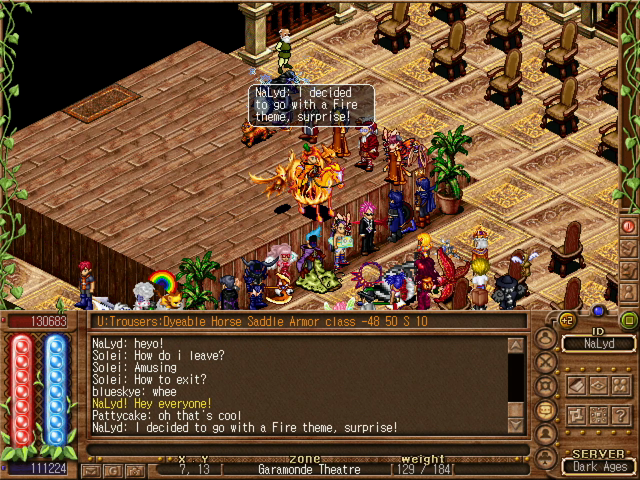Click the chat log scroll-down arrow

click(516, 425)
